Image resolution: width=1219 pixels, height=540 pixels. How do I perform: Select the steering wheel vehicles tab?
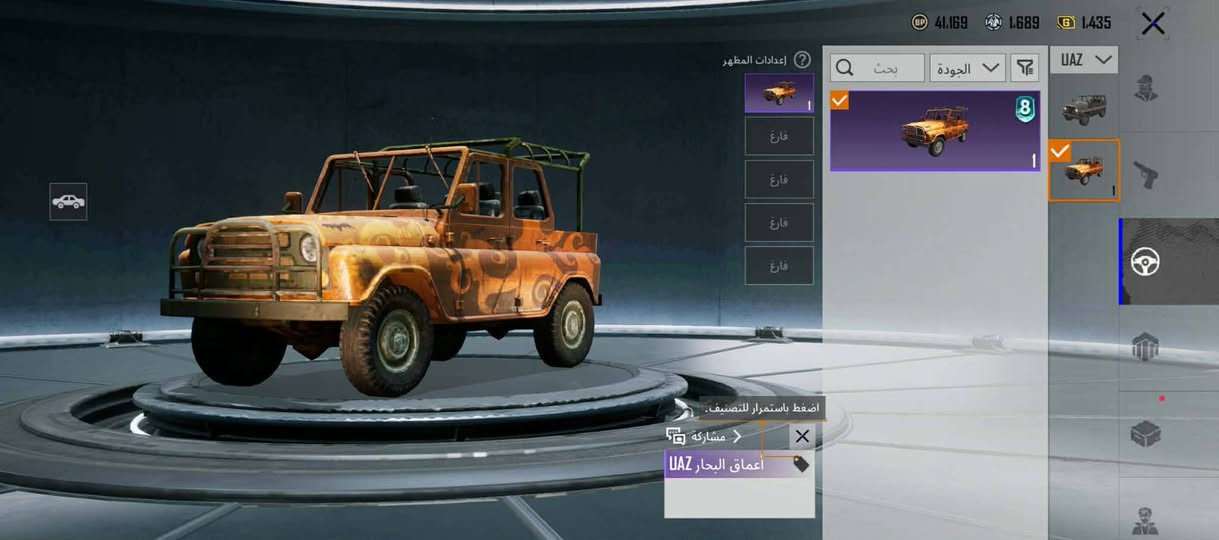pyautogui.click(x=1146, y=262)
